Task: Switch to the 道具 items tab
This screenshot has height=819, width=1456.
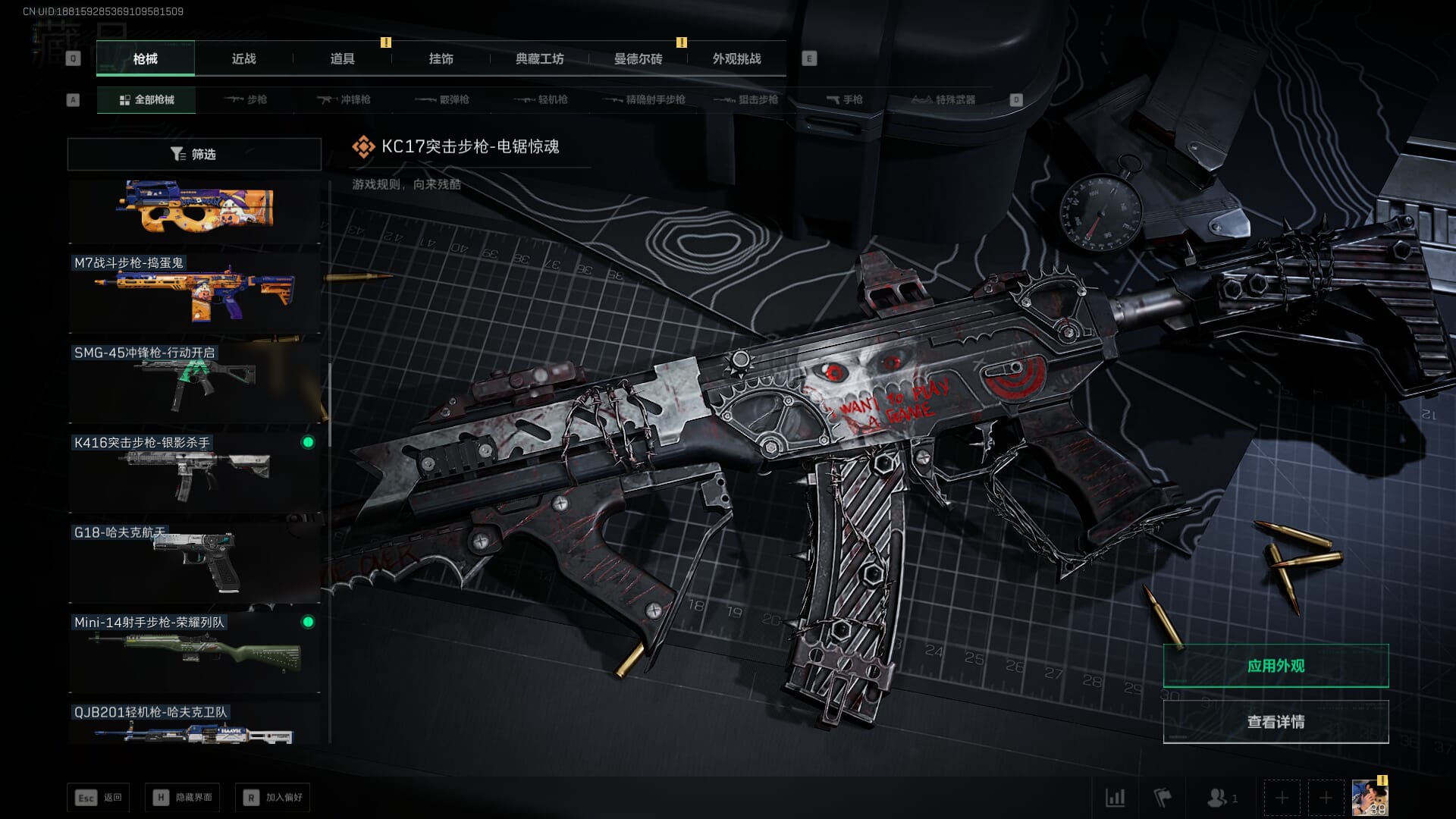Action: pos(342,59)
